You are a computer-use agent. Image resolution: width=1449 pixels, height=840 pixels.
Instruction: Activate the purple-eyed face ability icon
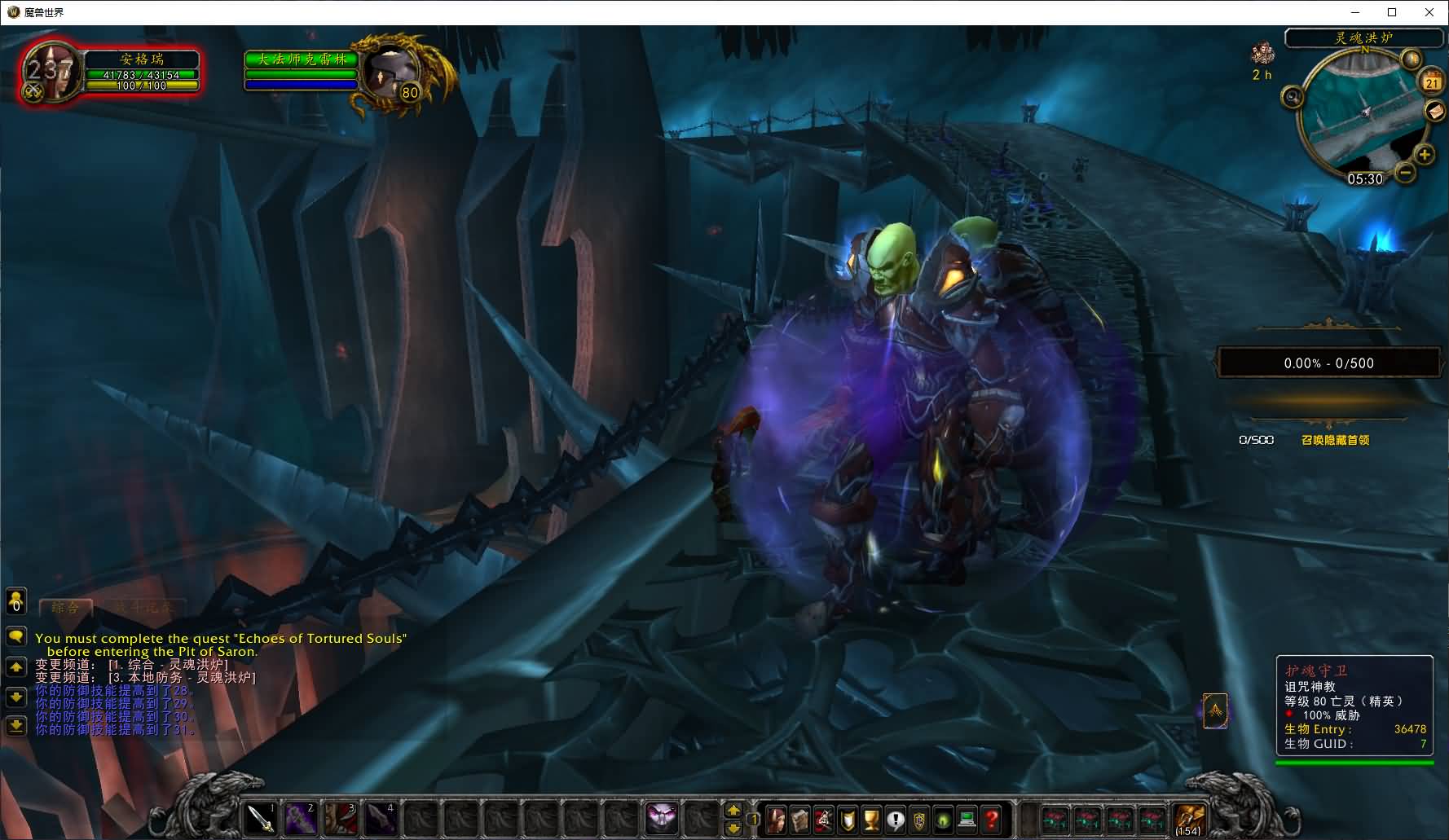pyautogui.click(x=662, y=818)
